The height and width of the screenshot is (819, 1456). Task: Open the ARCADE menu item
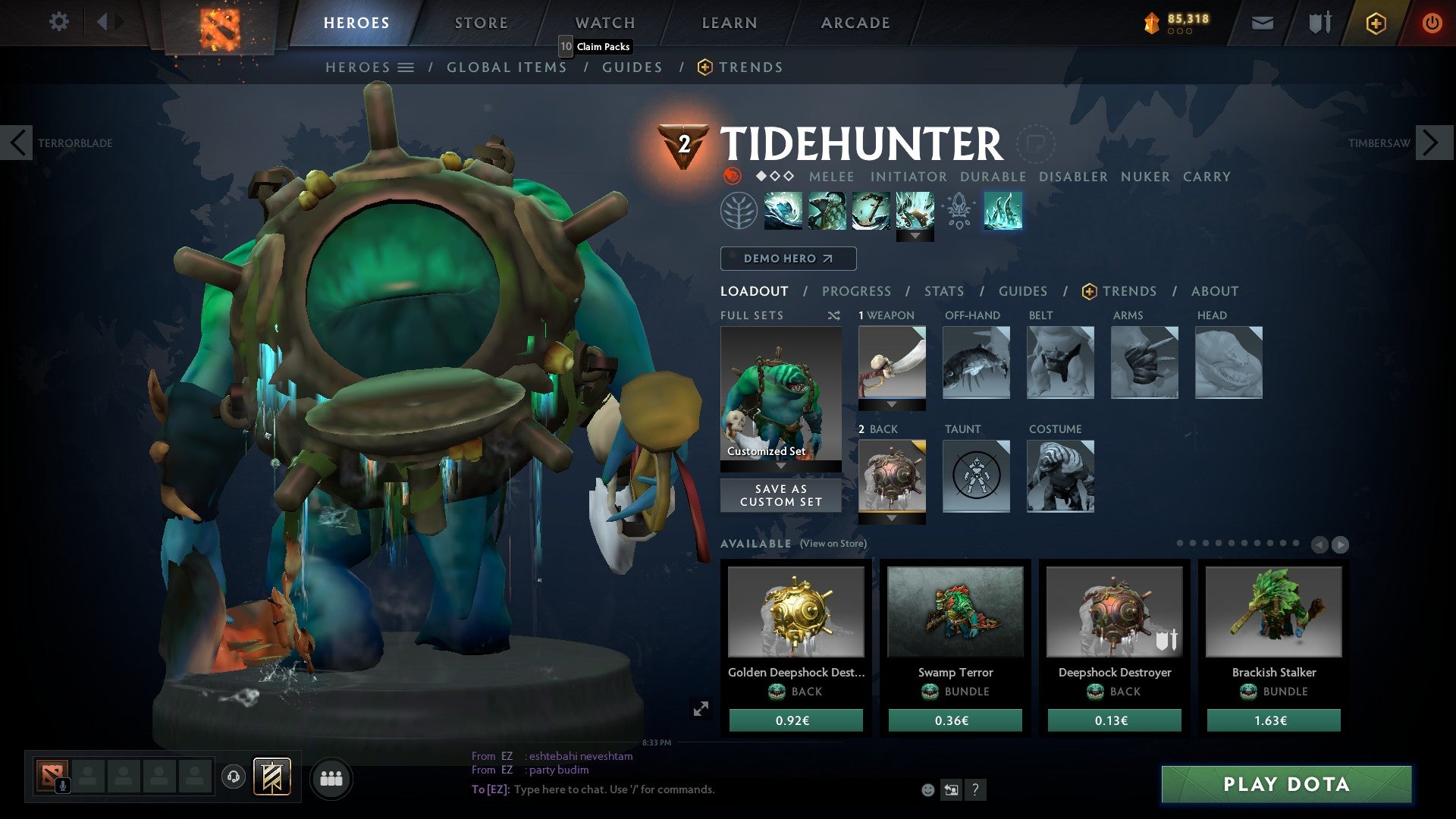(x=854, y=23)
